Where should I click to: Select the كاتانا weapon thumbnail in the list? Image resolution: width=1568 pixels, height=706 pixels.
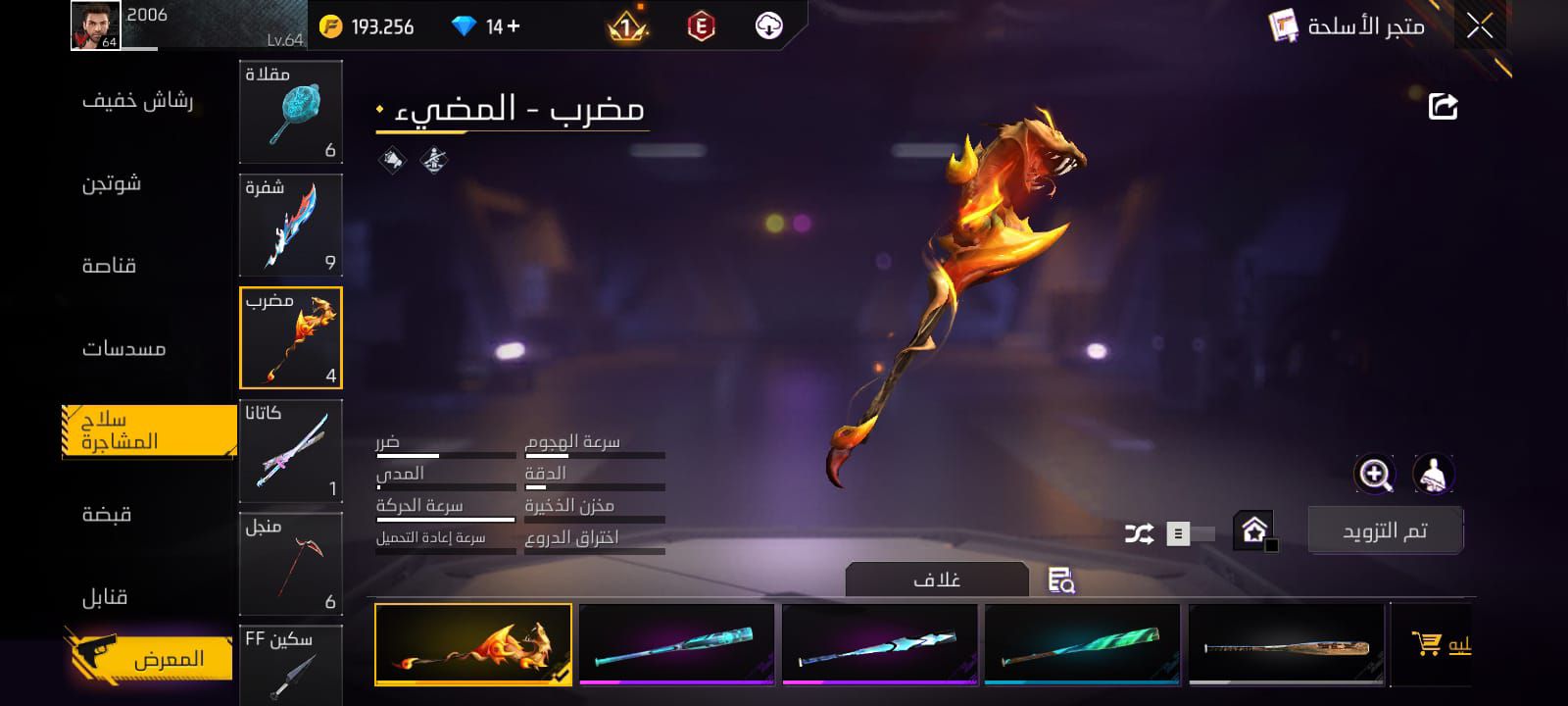pyautogui.click(x=290, y=450)
